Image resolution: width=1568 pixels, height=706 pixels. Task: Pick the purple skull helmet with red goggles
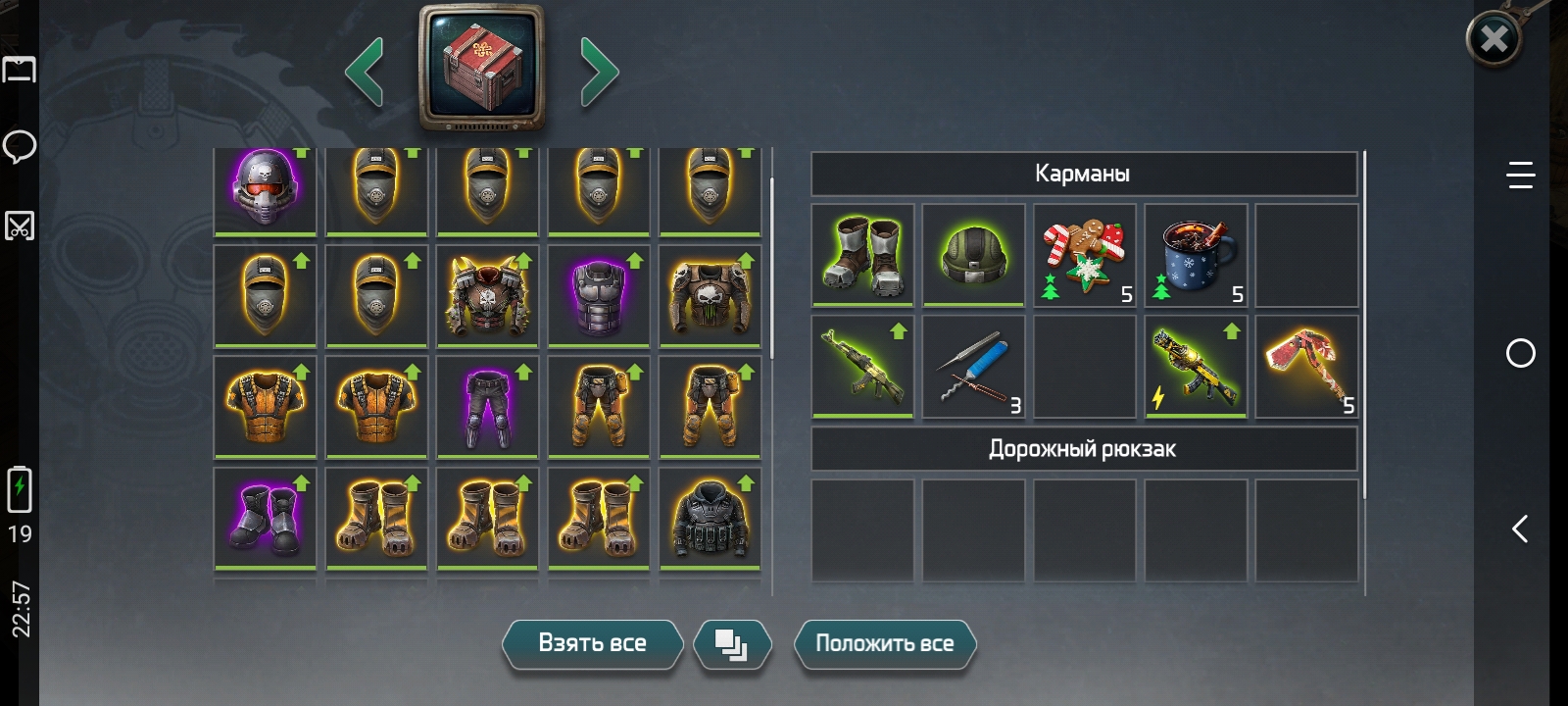[265, 188]
